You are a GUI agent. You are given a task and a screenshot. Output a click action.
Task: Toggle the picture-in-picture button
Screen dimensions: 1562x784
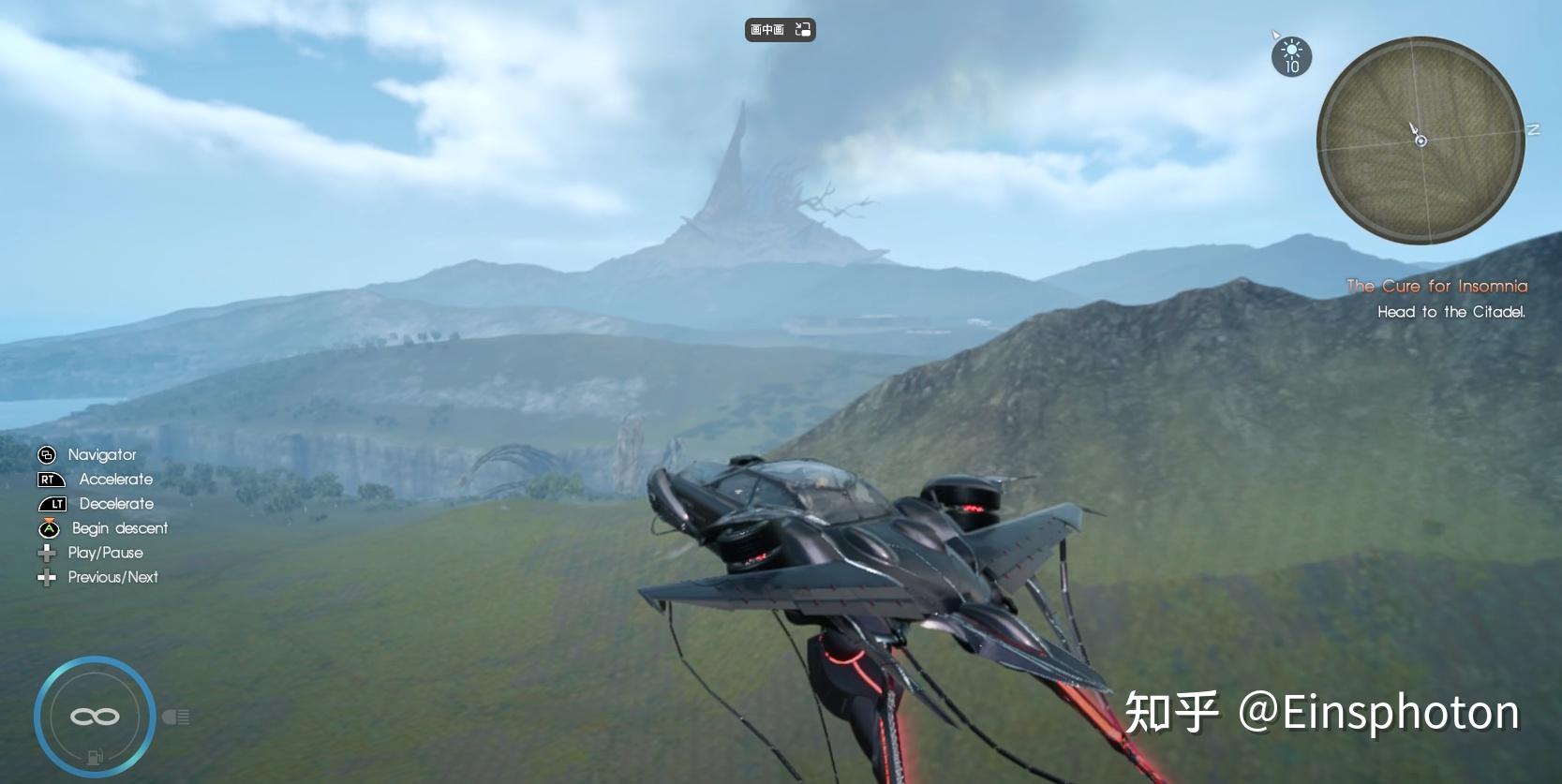[780, 30]
